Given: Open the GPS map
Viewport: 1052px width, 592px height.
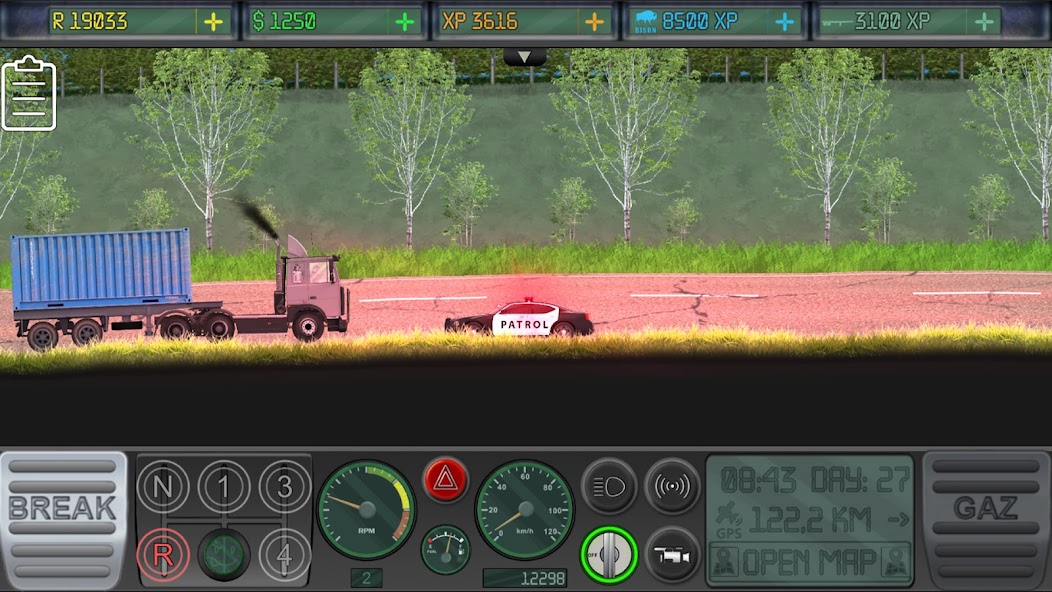Looking at the screenshot, I should (810, 562).
